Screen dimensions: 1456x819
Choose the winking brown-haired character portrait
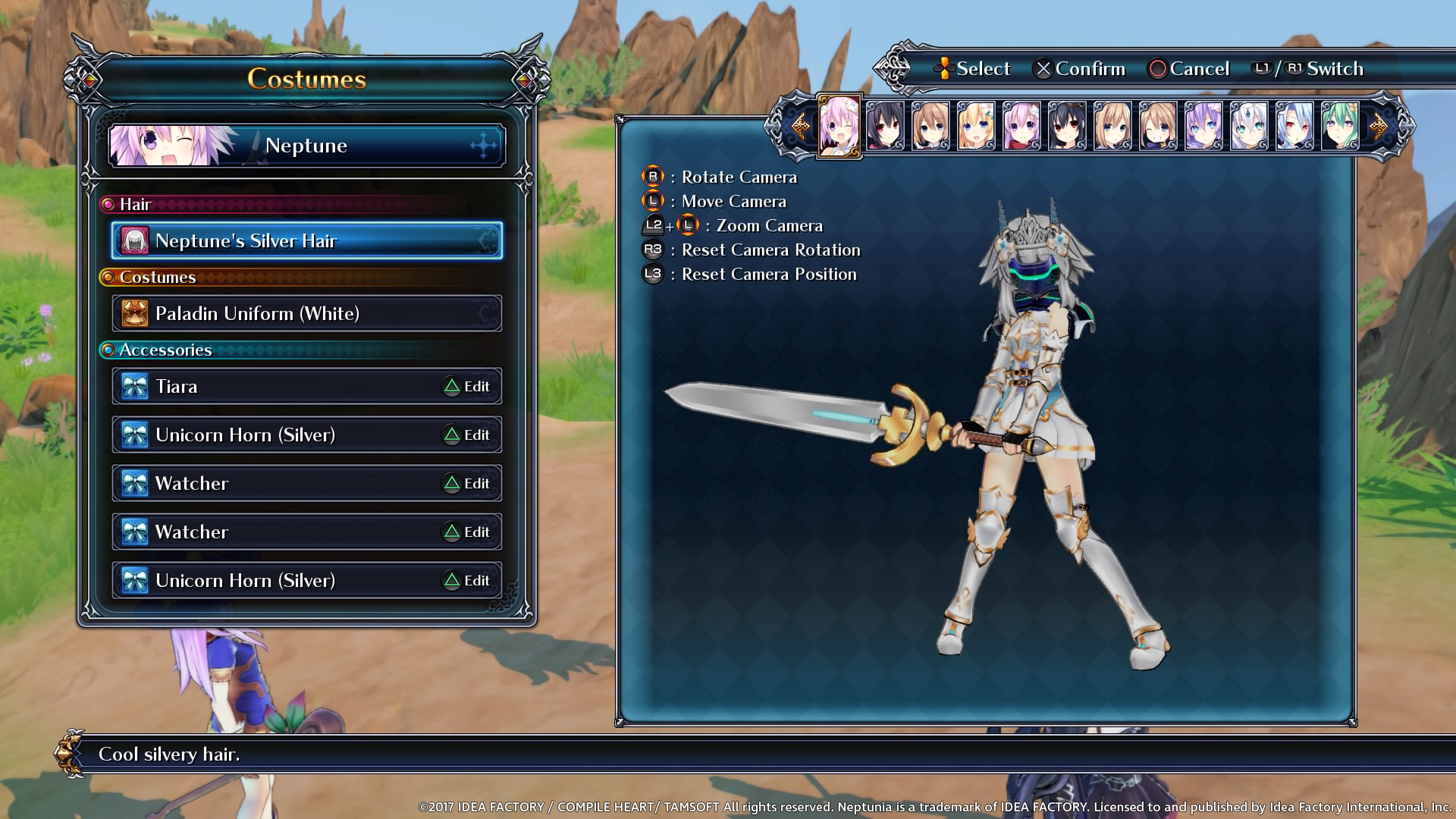[x=1158, y=126]
